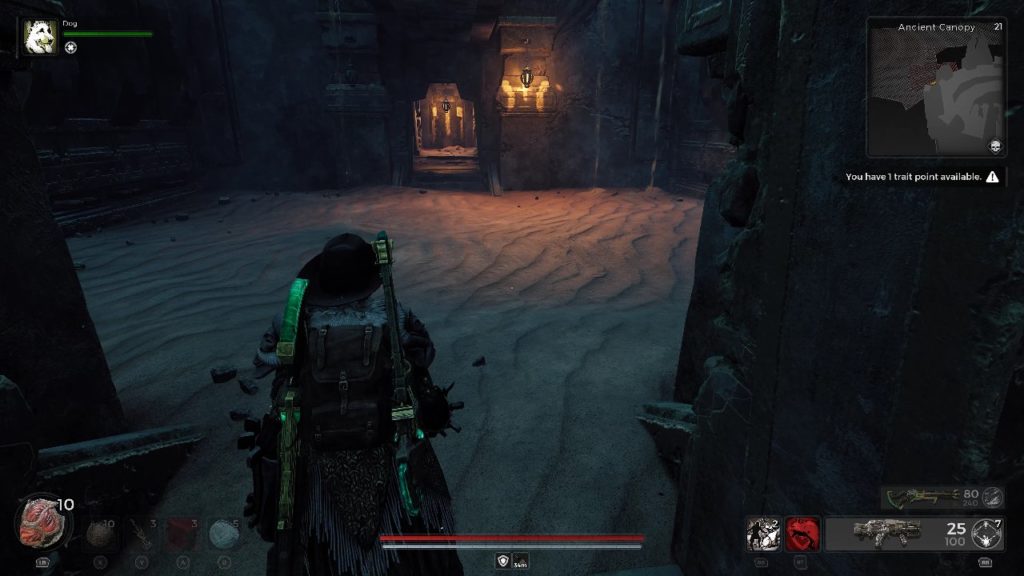The image size is (1024, 576).
Task: Select the Dog companion portrait
Action: 41,37
